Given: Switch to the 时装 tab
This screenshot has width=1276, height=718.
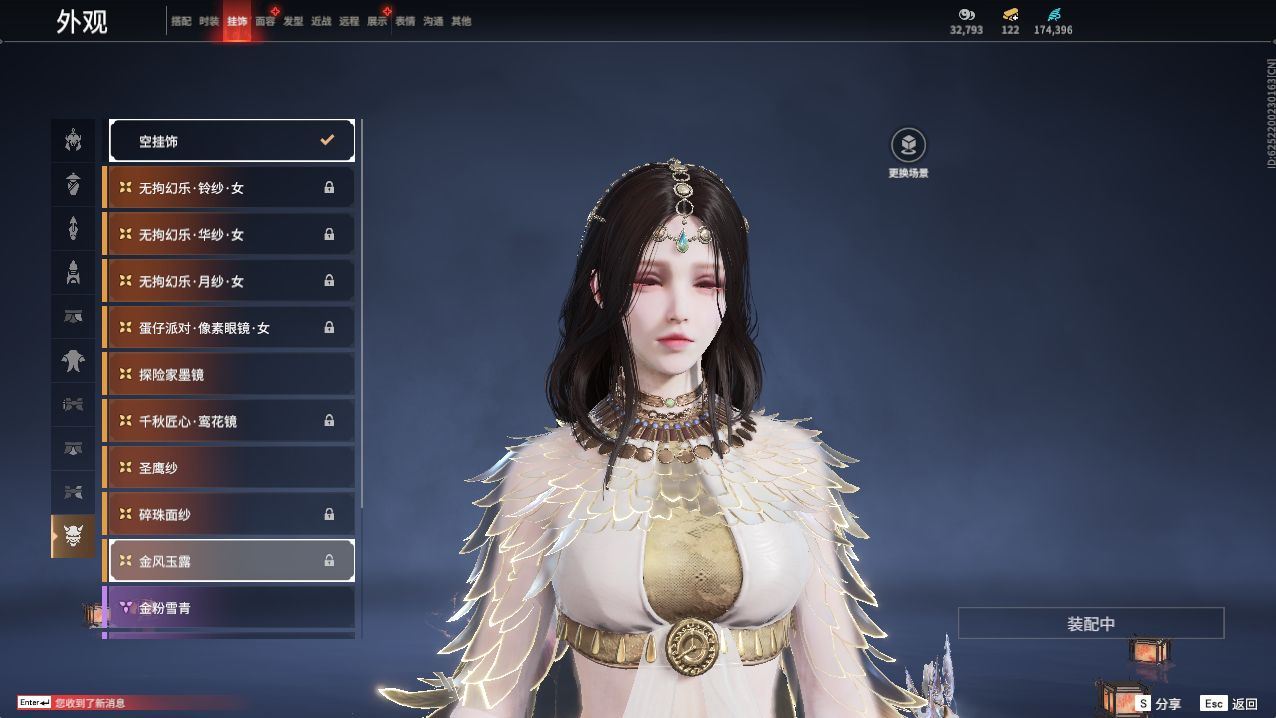Looking at the screenshot, I should [209, 21].
